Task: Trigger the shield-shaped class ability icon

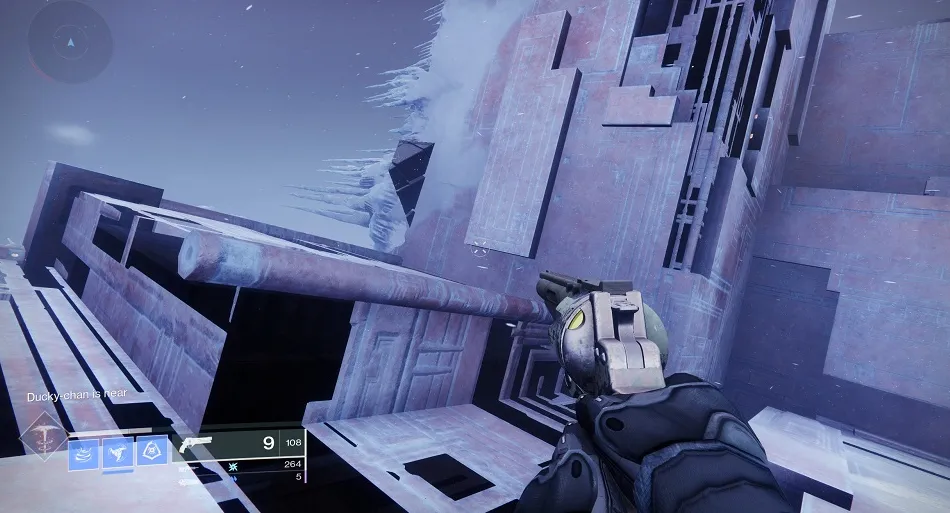Action: (x=152, y=452)
